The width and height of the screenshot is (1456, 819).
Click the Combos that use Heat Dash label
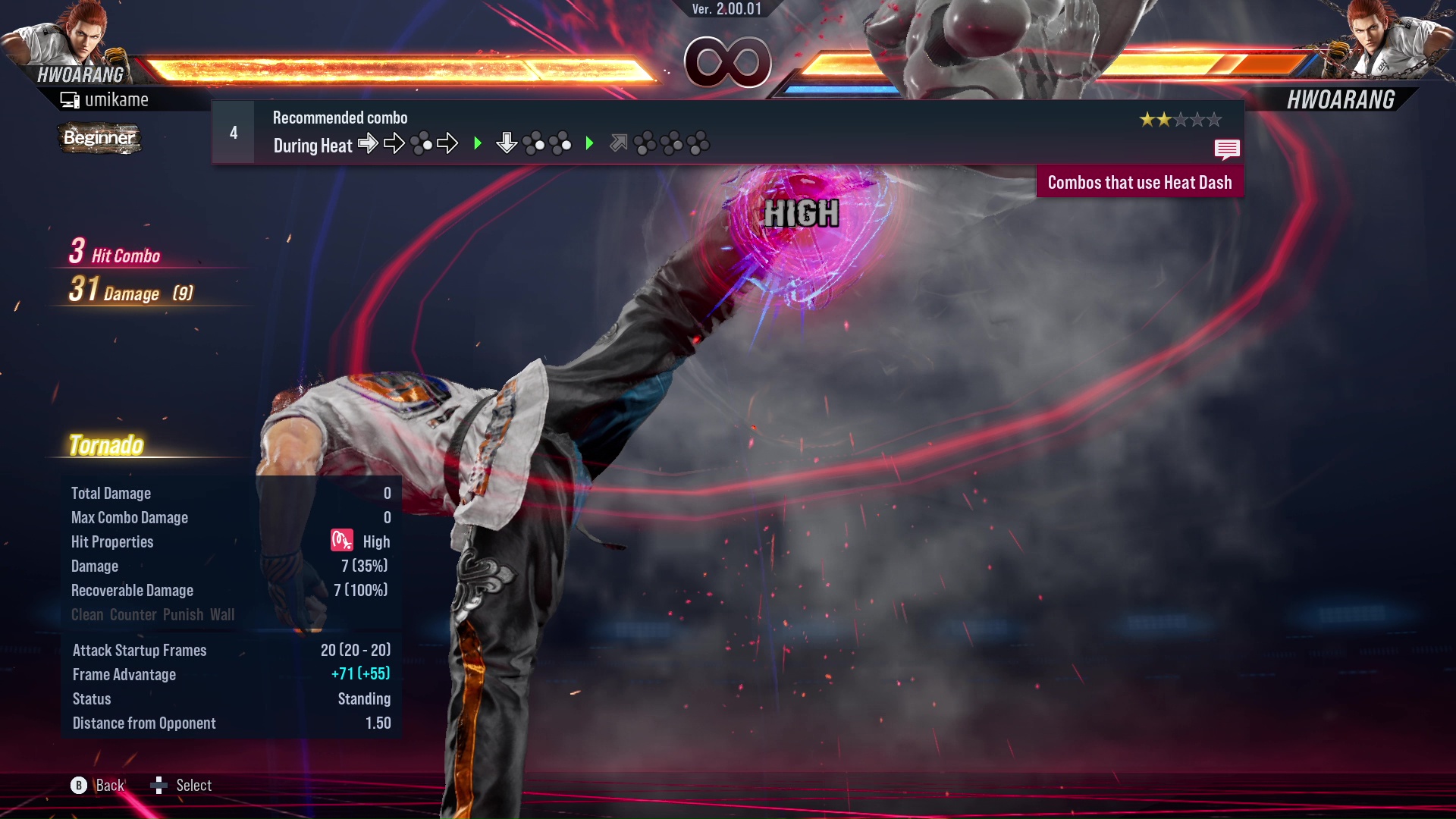(1139, 183)
